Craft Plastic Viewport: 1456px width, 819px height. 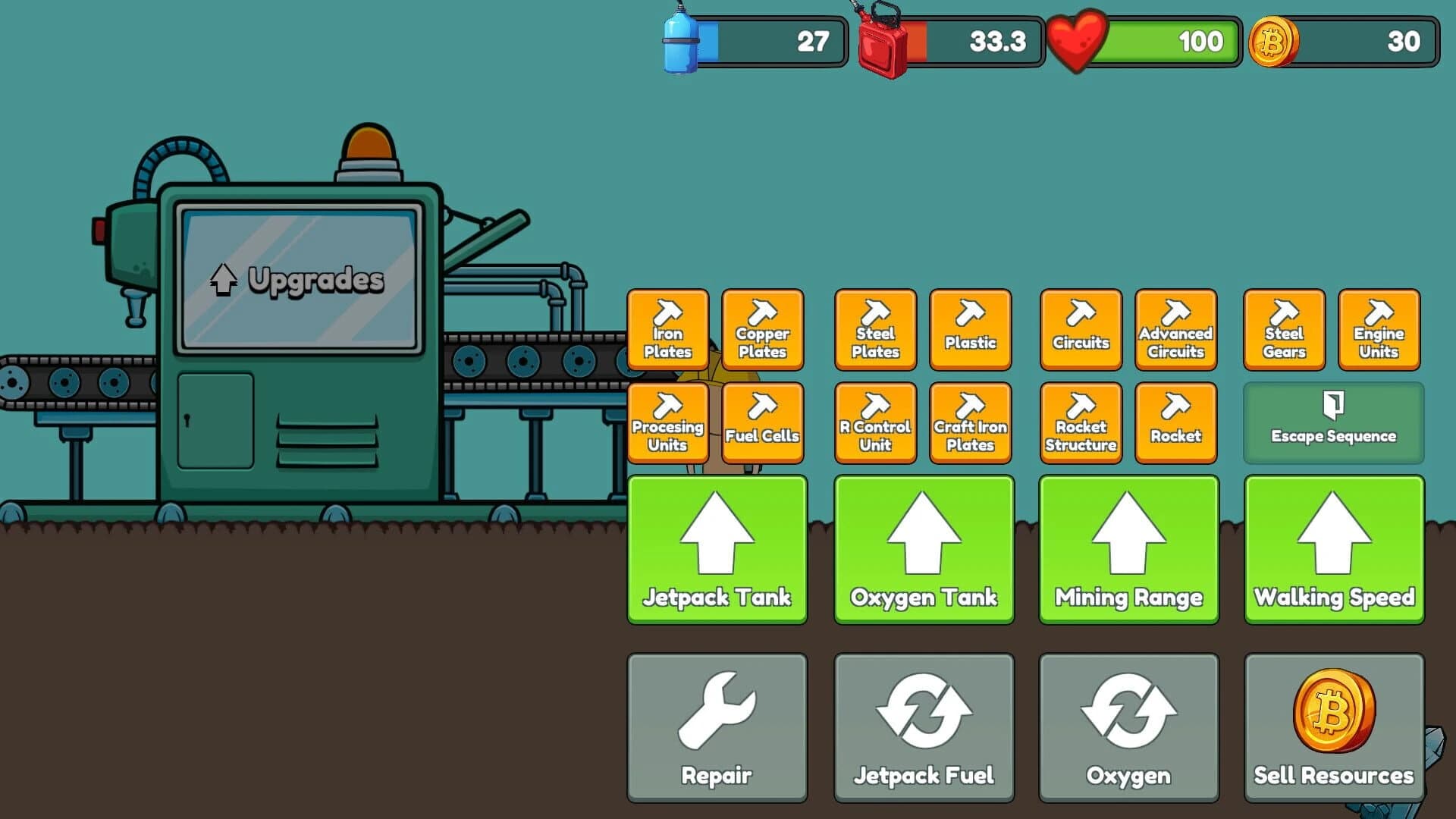971,330
